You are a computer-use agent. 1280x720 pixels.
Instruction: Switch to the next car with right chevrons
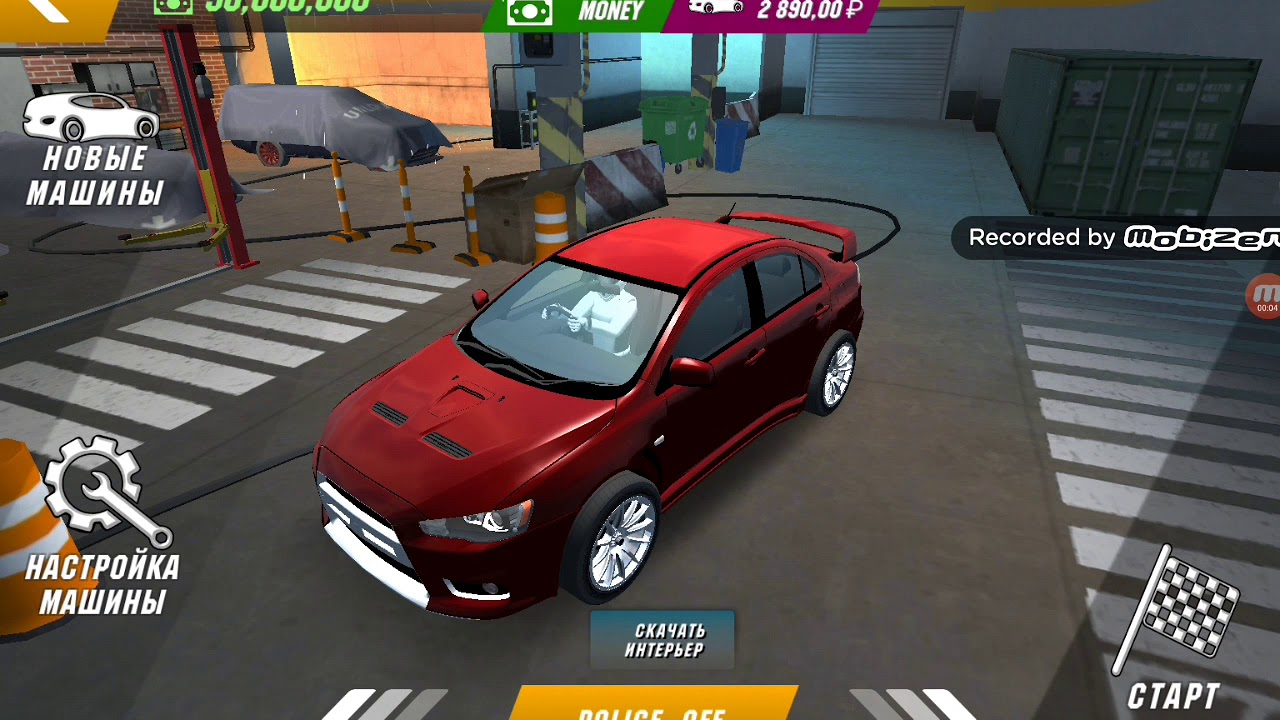pyautogui.click(x=910, y=704)
